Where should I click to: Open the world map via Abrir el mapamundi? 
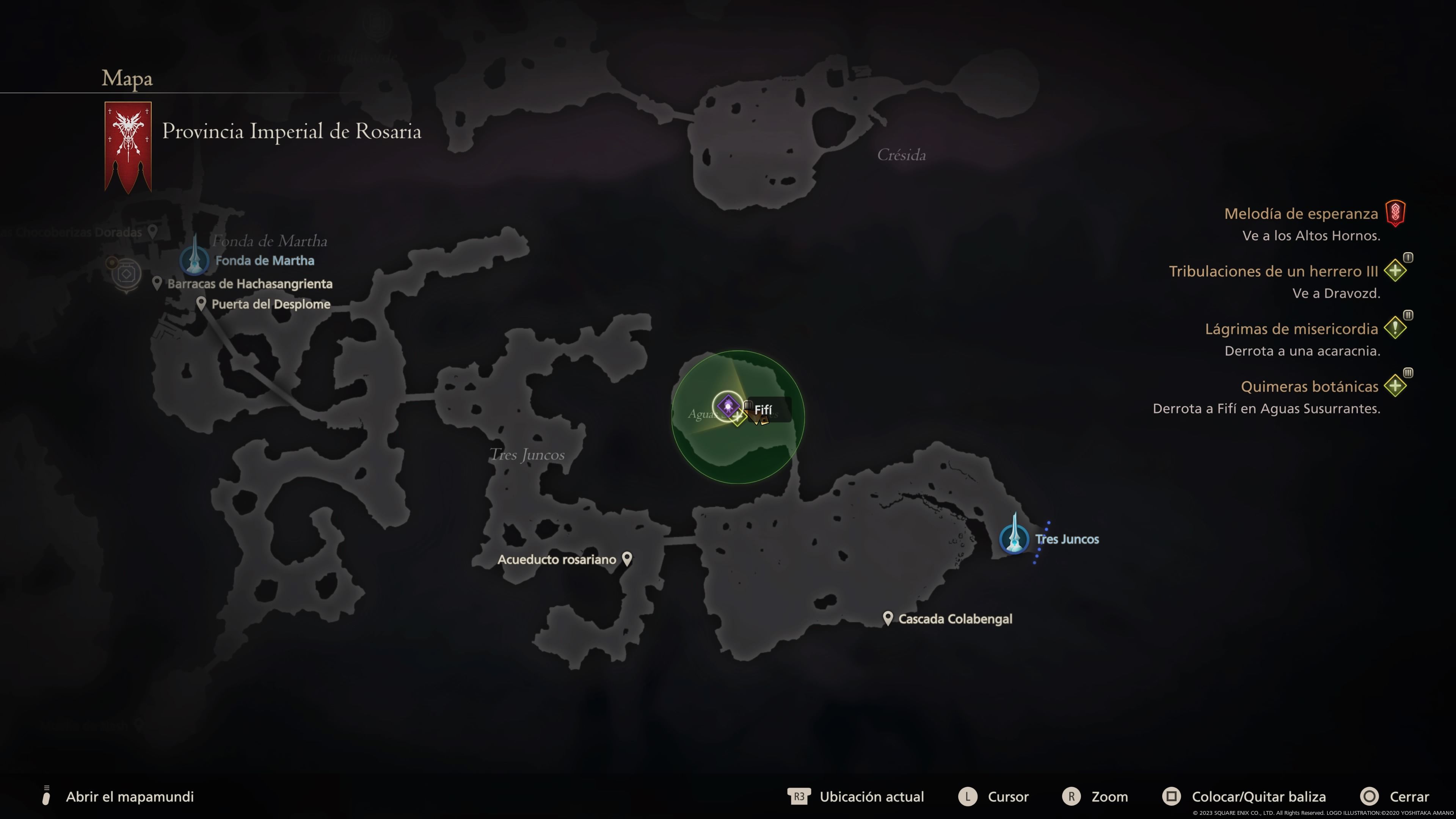(129, 796)
